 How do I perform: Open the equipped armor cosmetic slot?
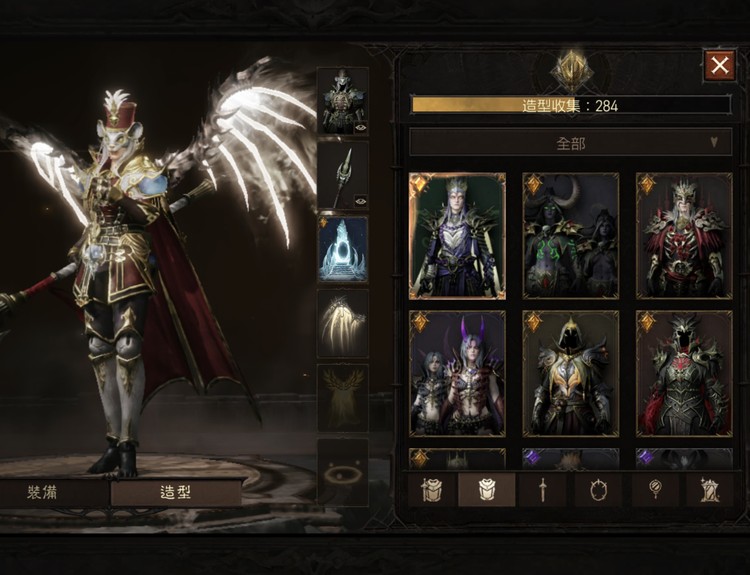pyautogui.click(x=343, y=100)
